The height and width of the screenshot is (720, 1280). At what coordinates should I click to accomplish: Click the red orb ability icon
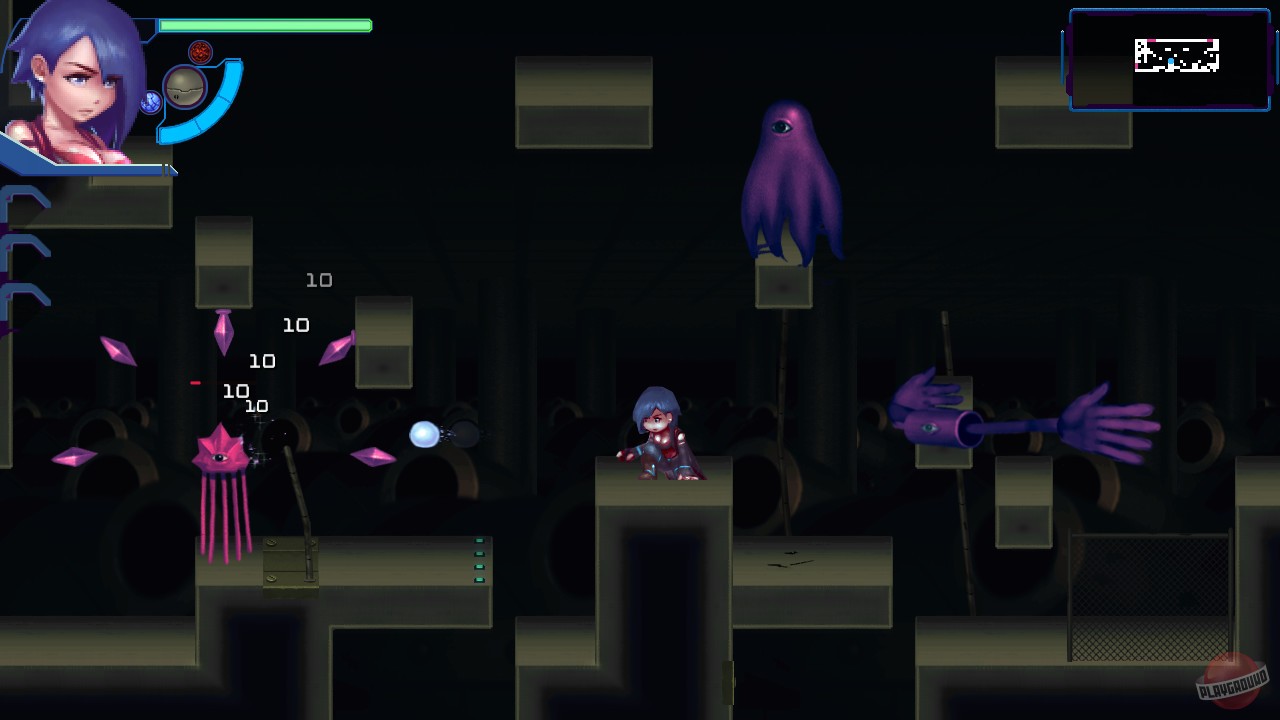(x=199, y=51)
